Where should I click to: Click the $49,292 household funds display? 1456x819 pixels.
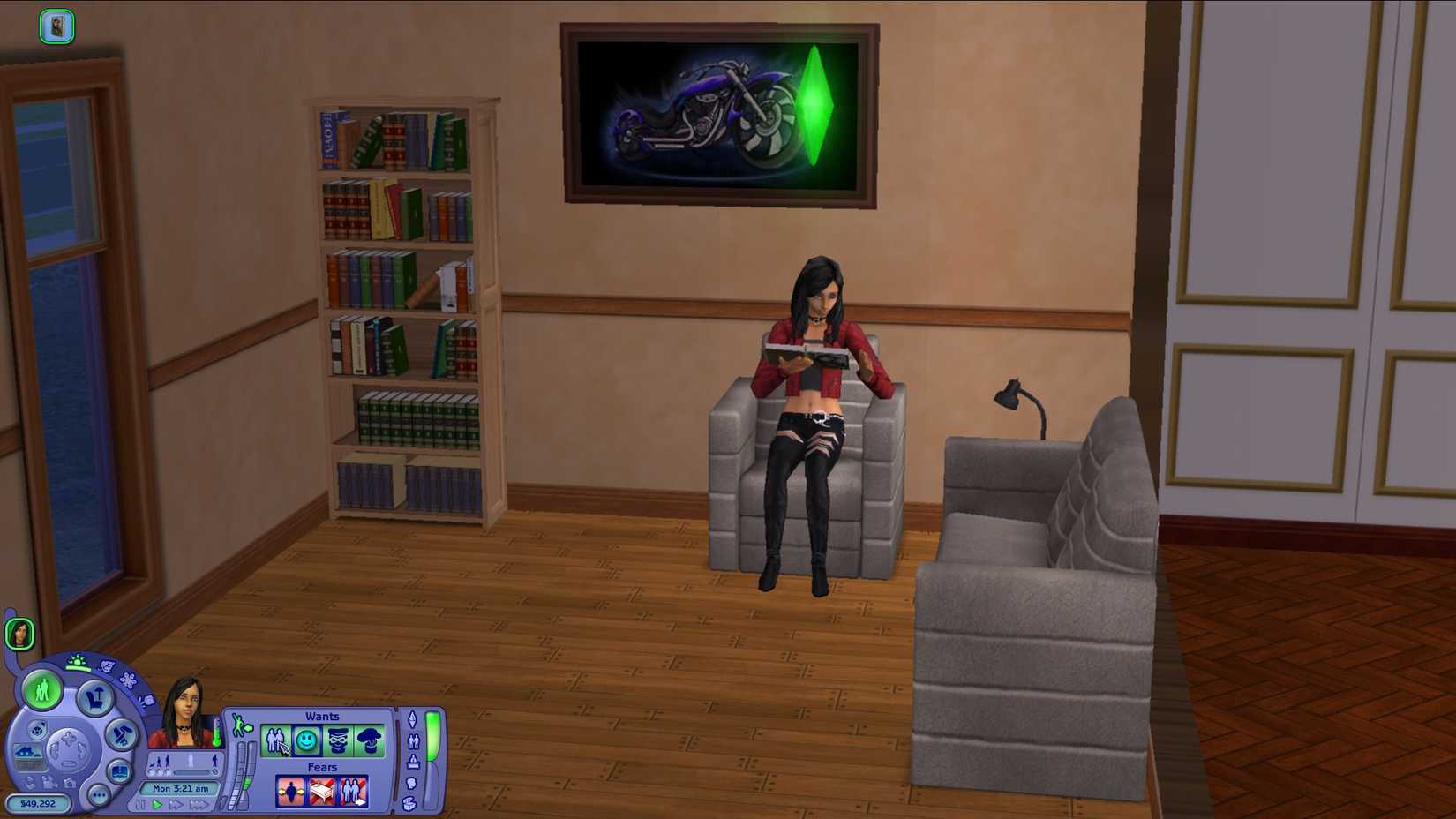coord(38,801)
